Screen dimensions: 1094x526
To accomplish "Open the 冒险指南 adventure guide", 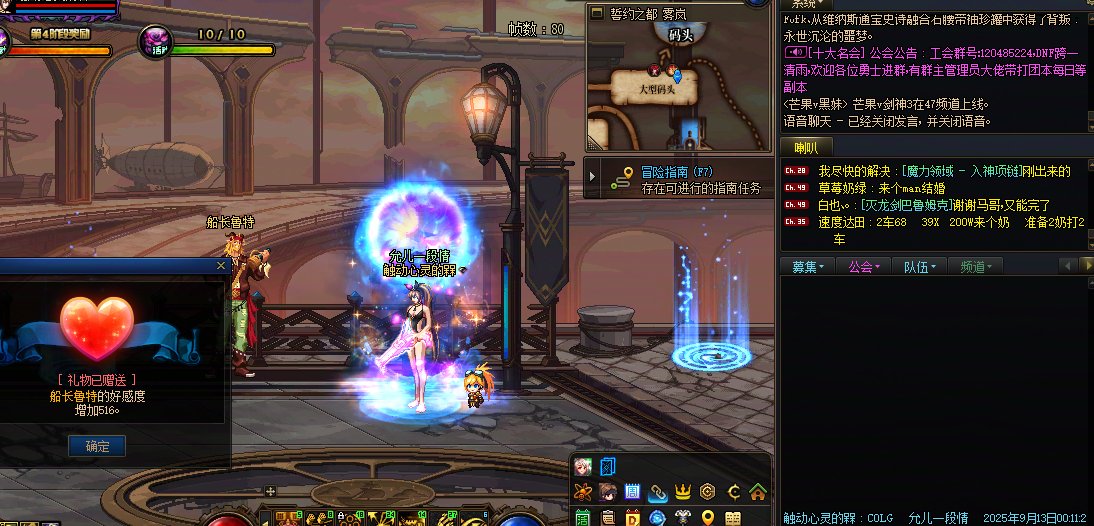I will tap(677, 172).
